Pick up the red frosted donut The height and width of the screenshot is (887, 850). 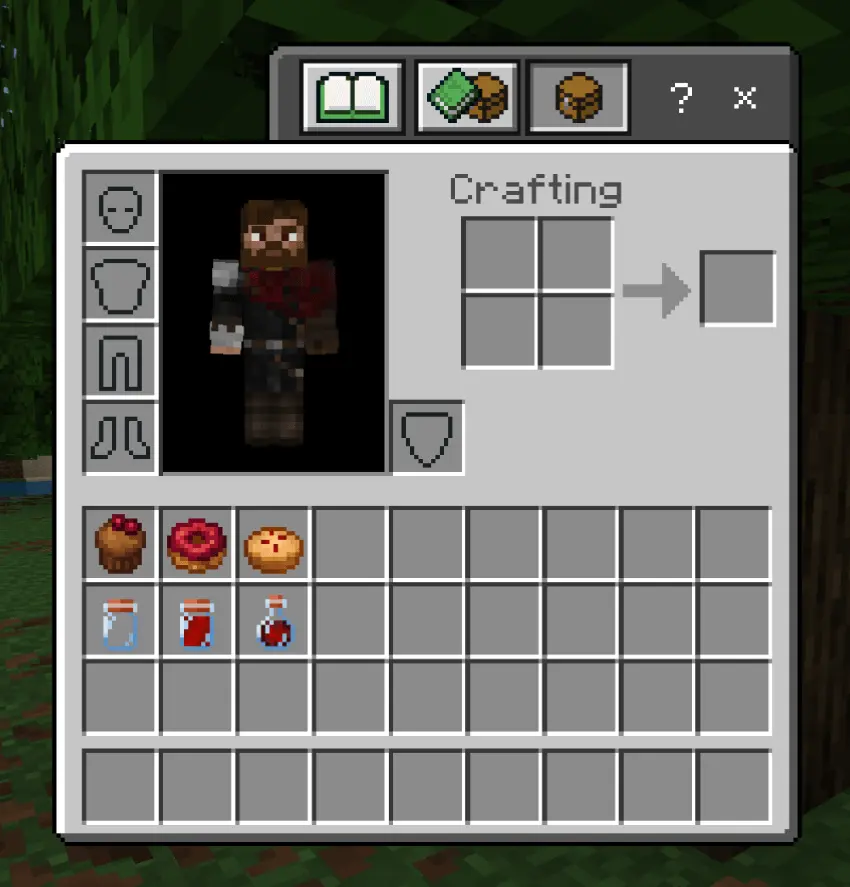pyautogui.click(x=197, y=545)
